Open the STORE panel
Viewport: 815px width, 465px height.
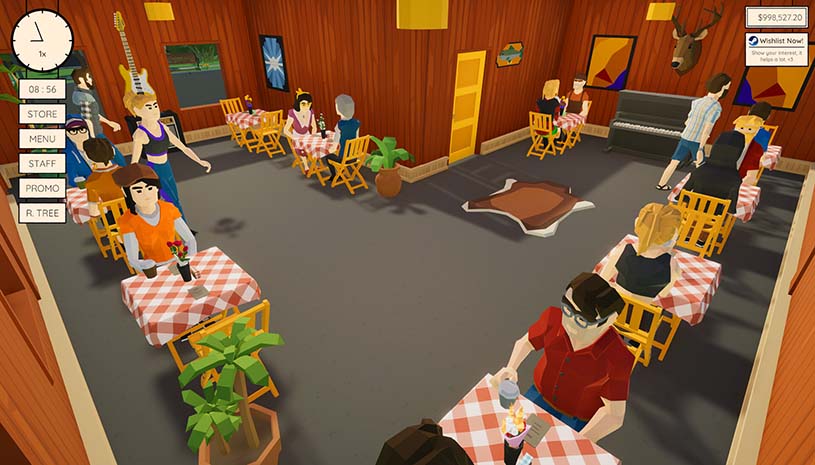[42, 114]
